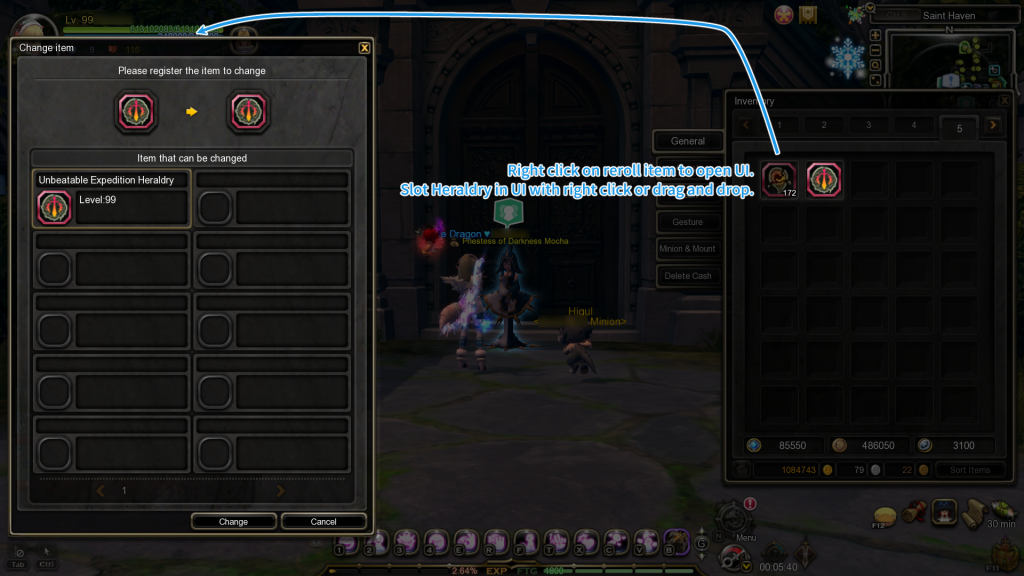
Task: Click the registered heraldry slot on the left
Action: pyautogui.click(x=136, y=111)
